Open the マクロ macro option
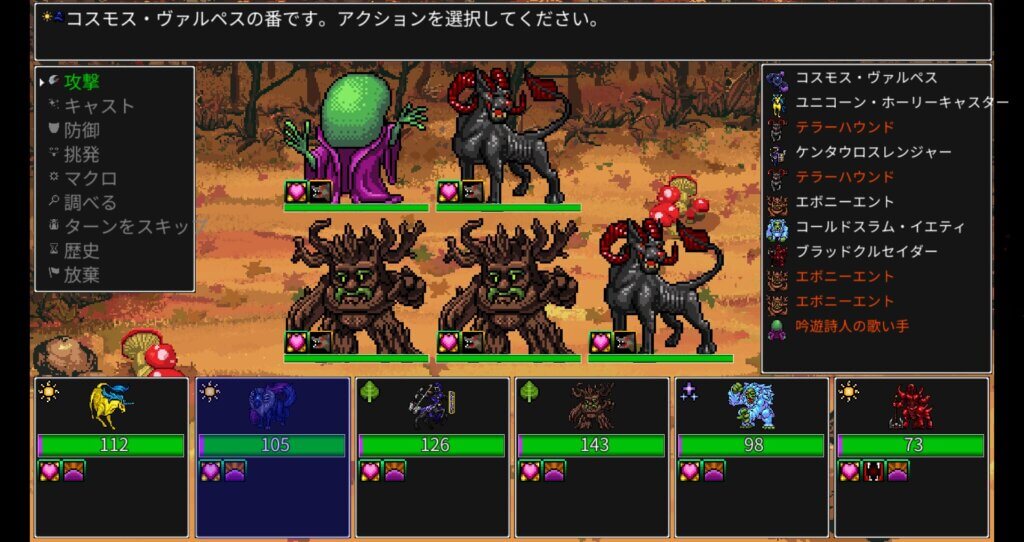 pyautogui.click(x=90, y=179)
